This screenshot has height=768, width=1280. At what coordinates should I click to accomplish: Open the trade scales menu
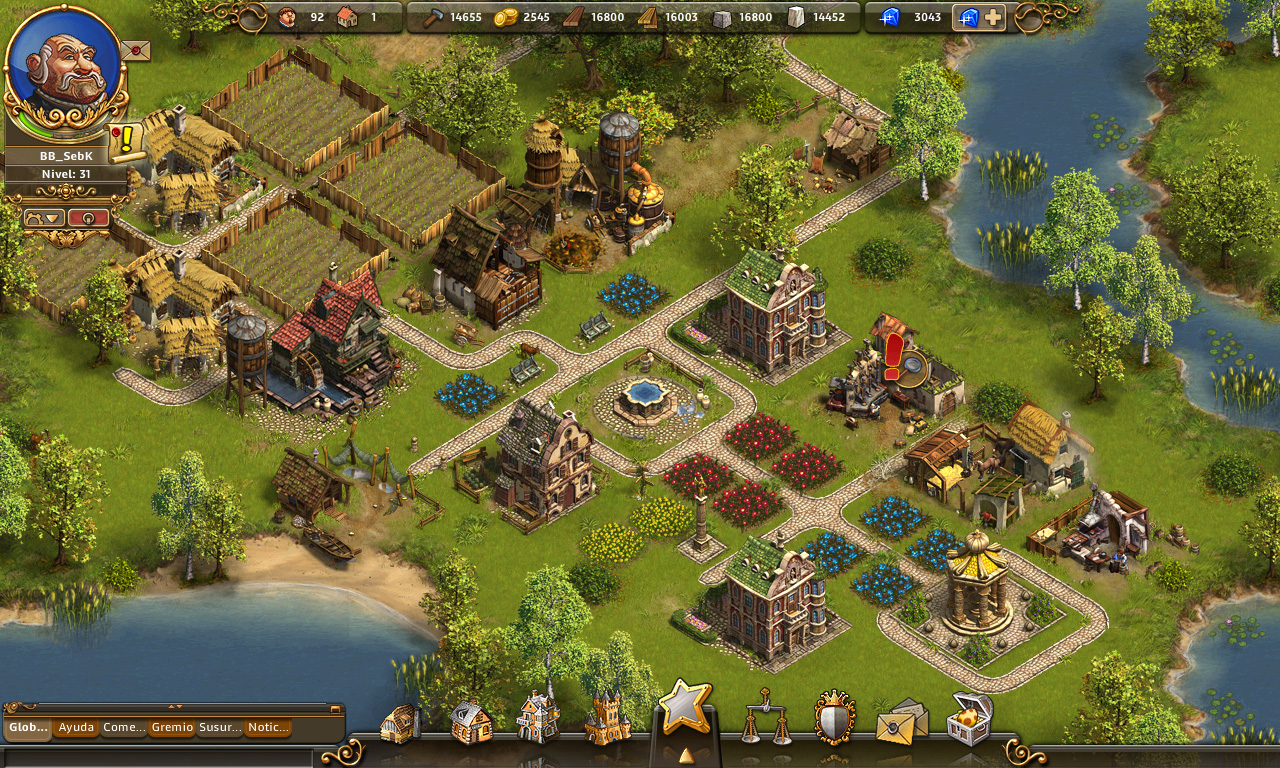[765, 717]
